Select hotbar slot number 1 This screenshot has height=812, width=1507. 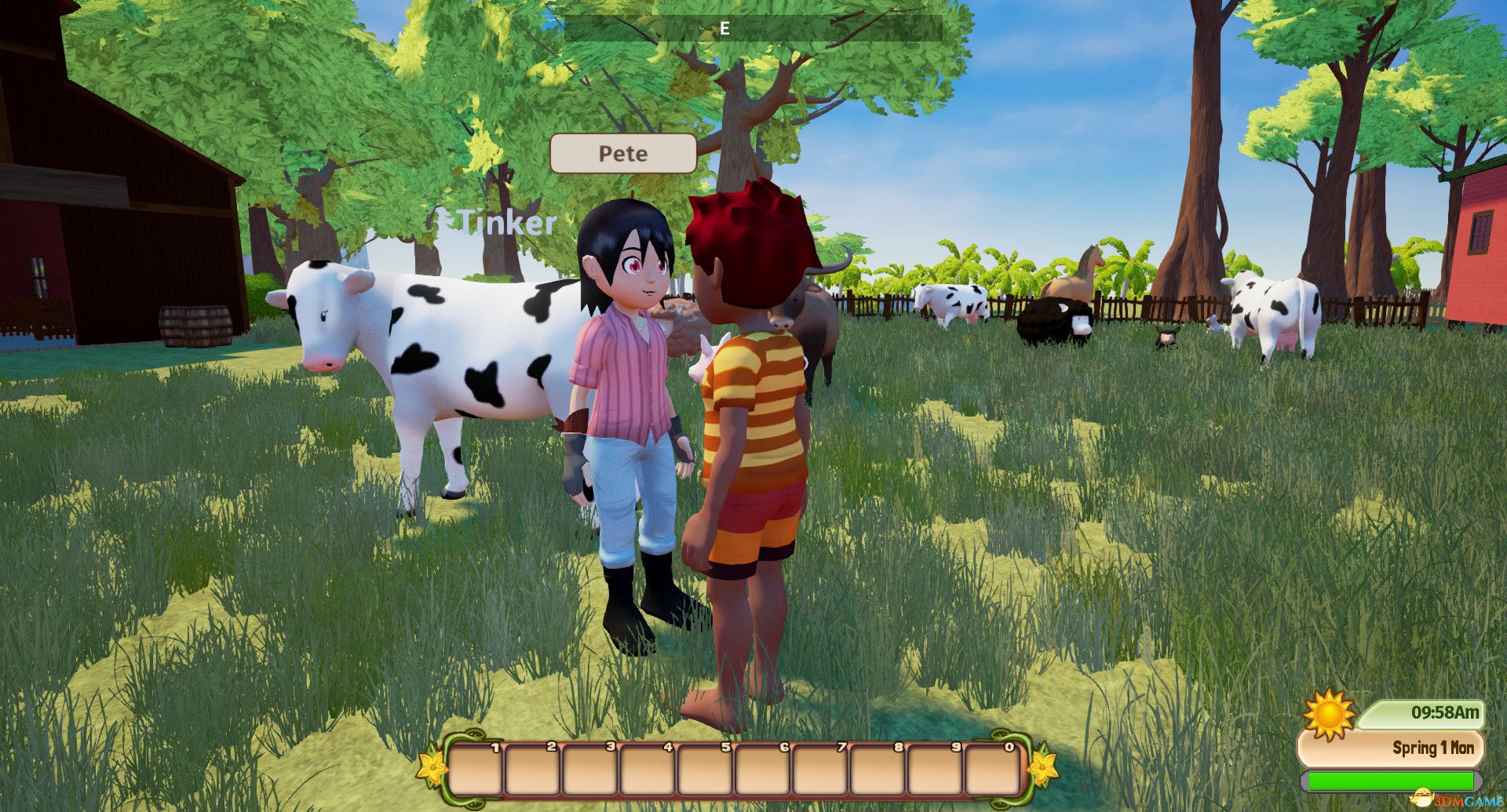(x=476, y=769)
